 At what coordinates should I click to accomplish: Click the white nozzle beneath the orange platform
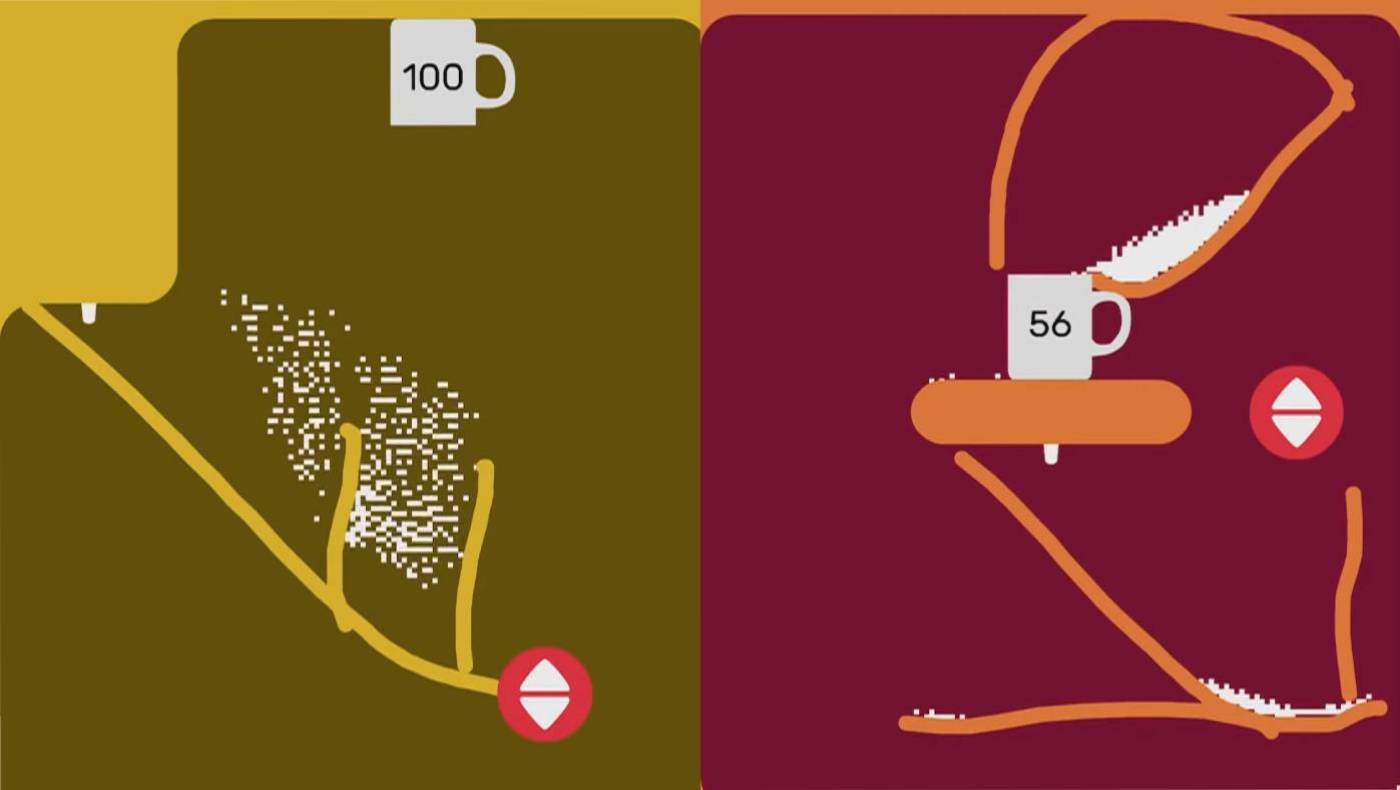tap(1051, 454)
